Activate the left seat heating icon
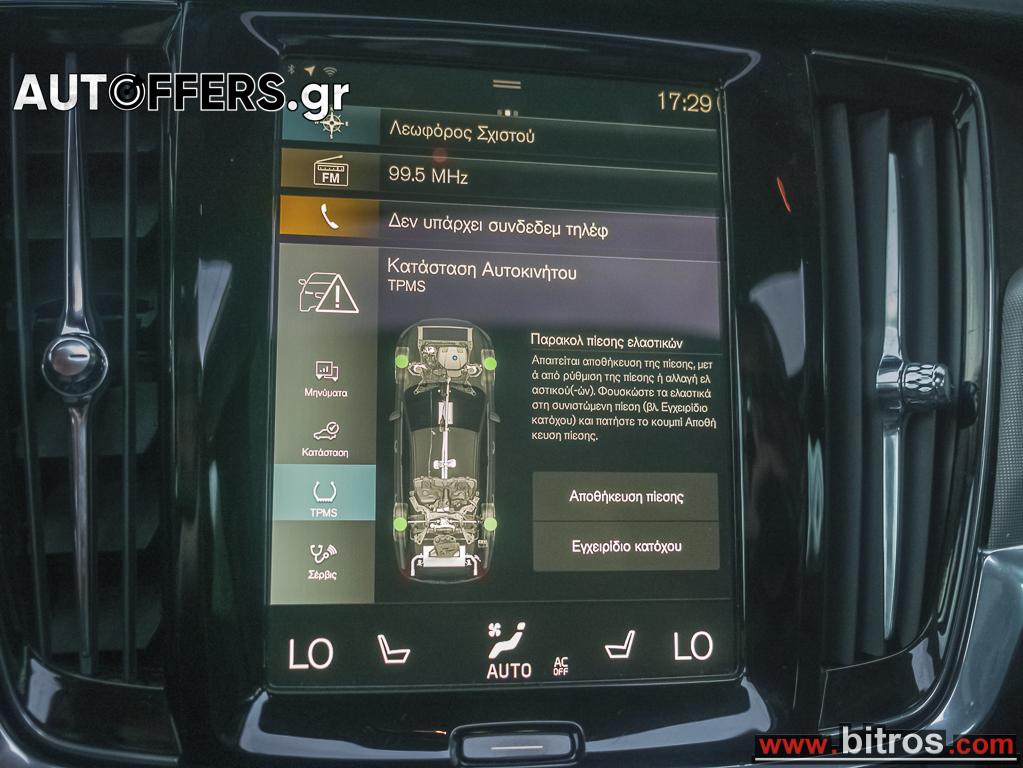The width and height of the screenshot is (1023, 768). tap(393, 649)
